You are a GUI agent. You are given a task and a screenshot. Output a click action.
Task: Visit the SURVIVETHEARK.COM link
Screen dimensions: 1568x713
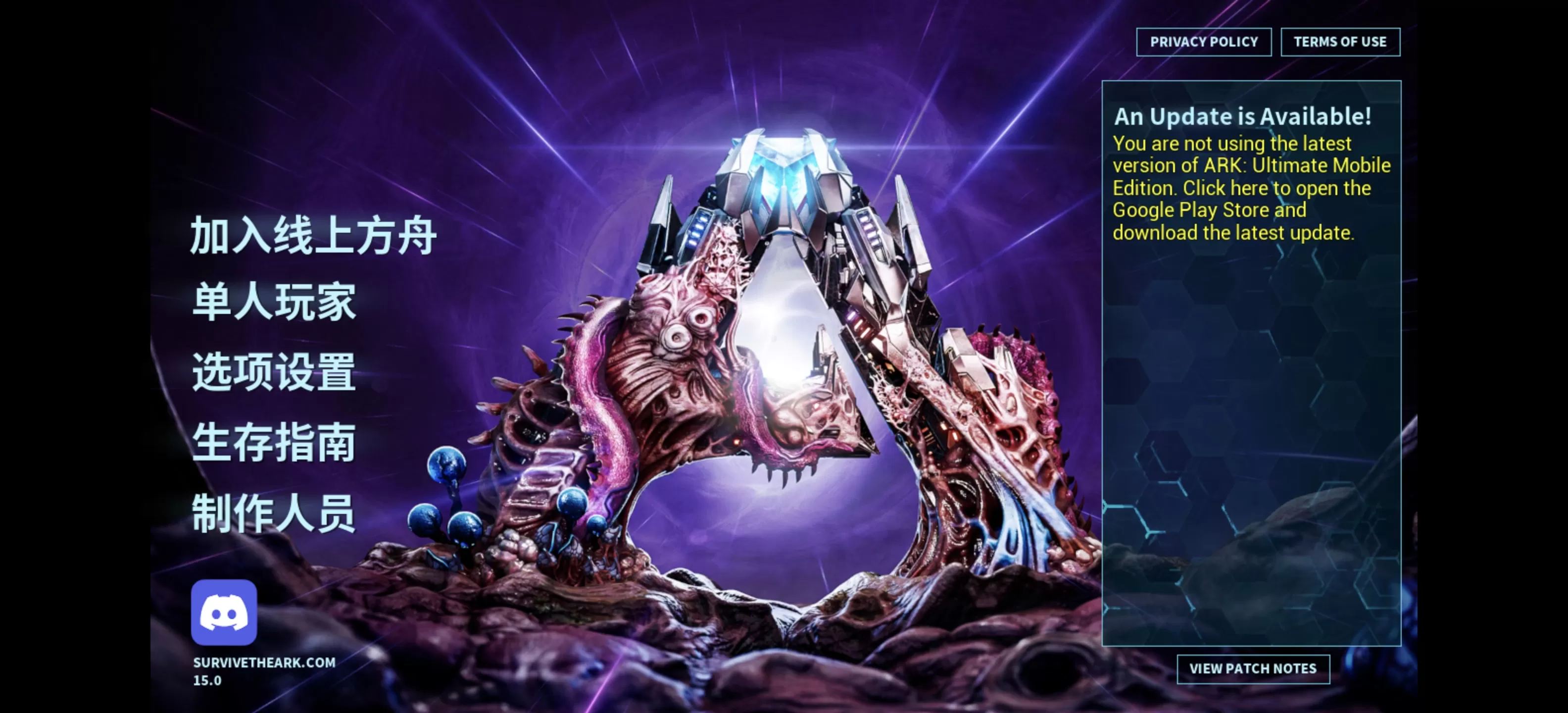pyautogui.click(x=264, y=662)
